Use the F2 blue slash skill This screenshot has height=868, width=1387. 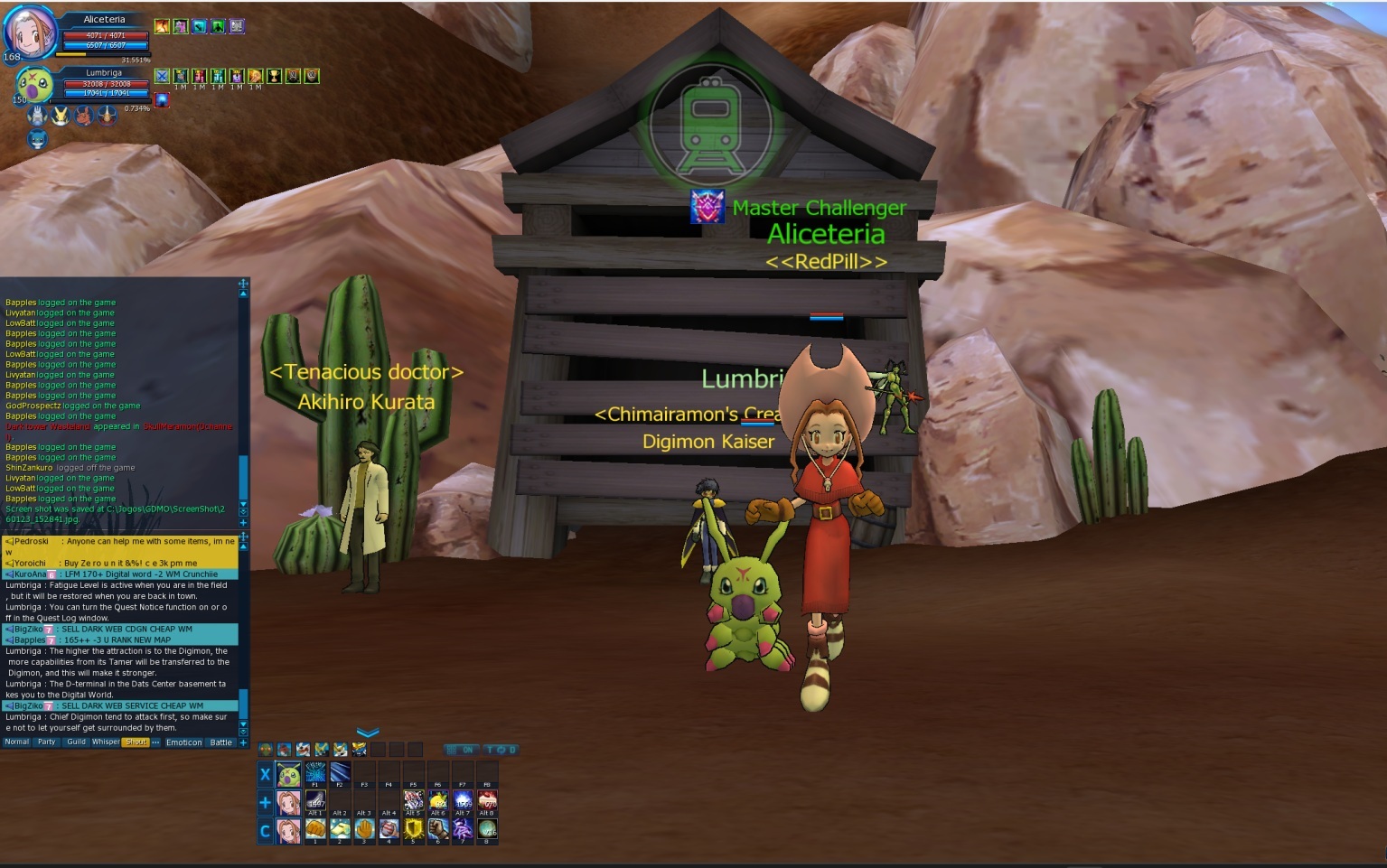pos(340,774)
